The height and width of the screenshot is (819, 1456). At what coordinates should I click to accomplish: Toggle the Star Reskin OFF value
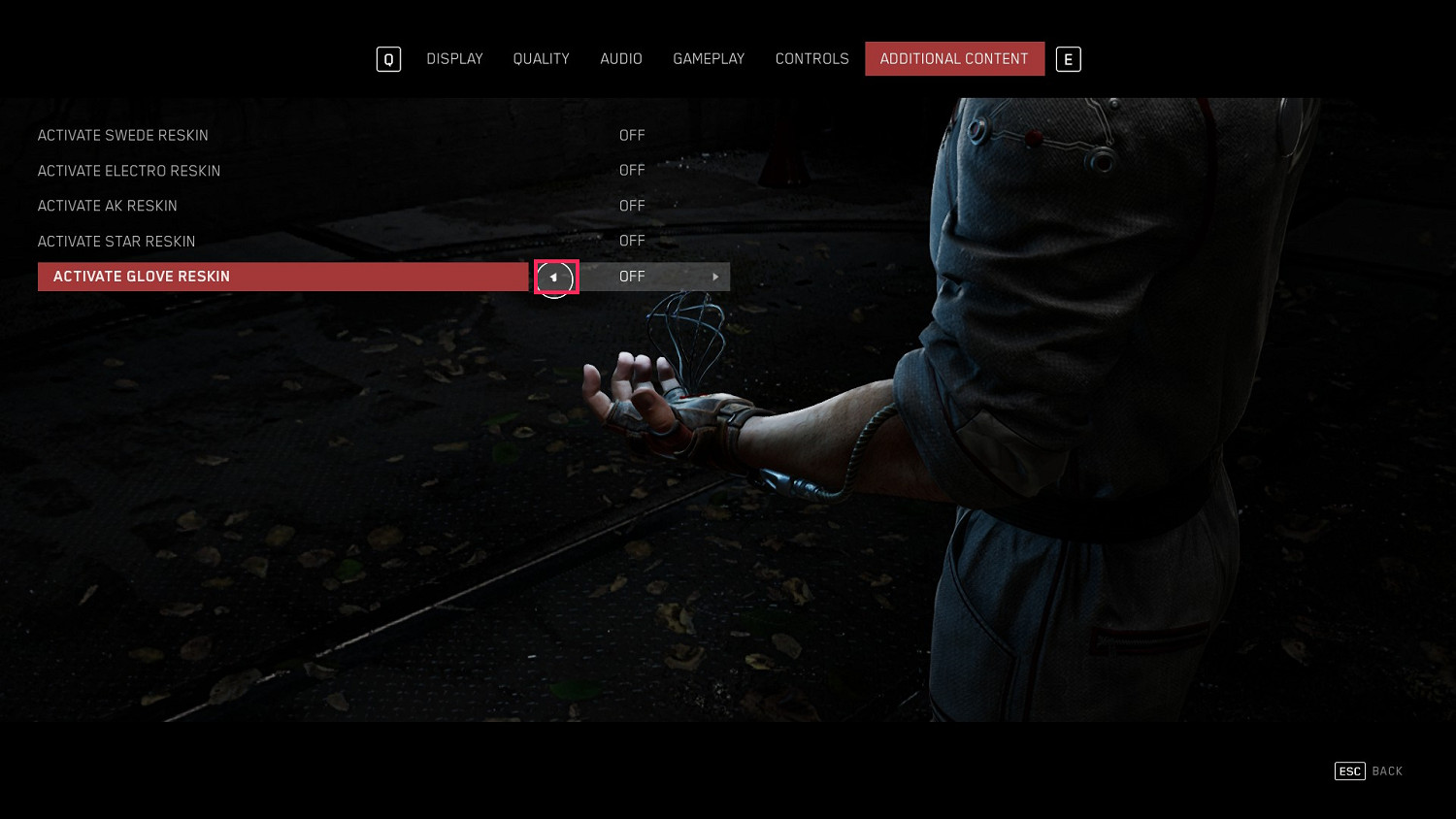(x=632, y=242)
